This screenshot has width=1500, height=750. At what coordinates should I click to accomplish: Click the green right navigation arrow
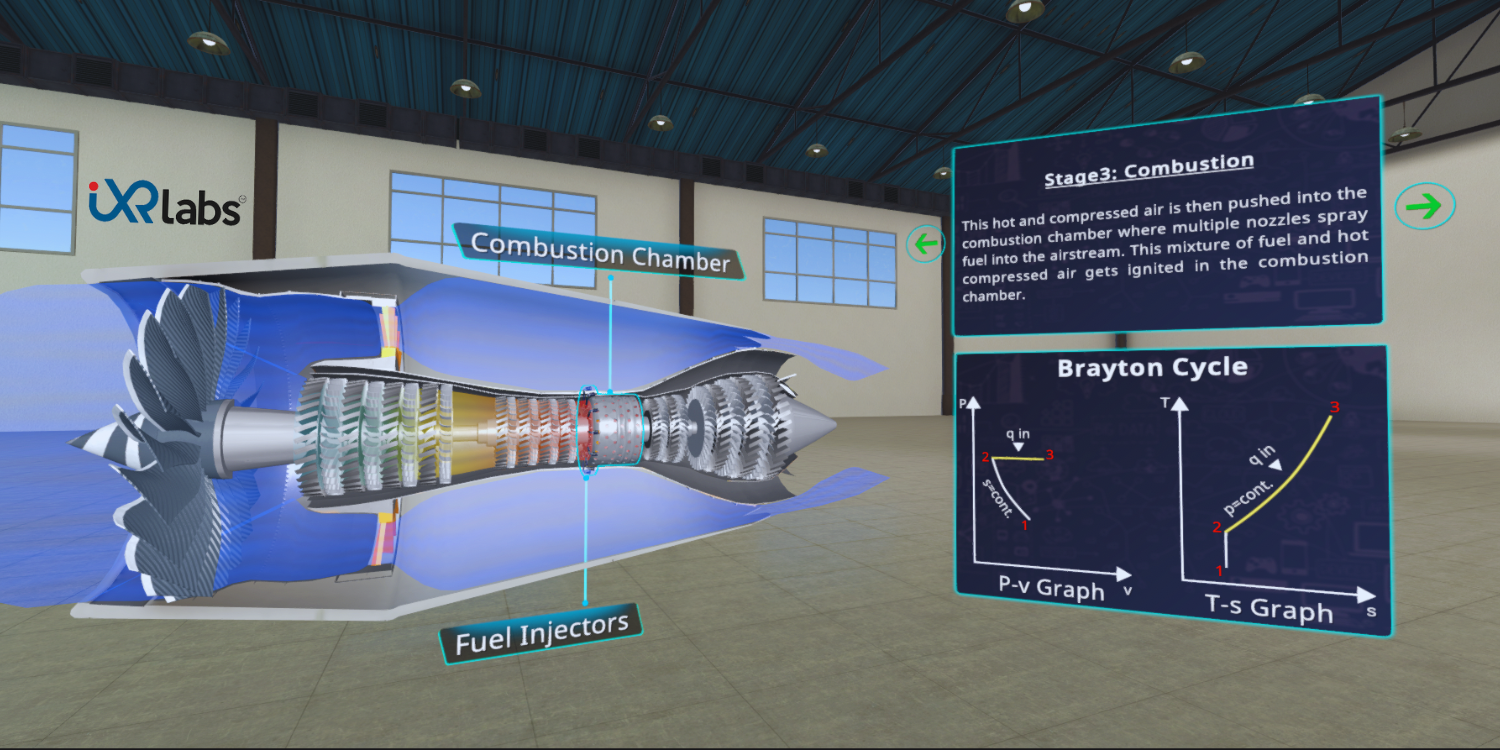pyautogui.click(x=1427, y=204)
